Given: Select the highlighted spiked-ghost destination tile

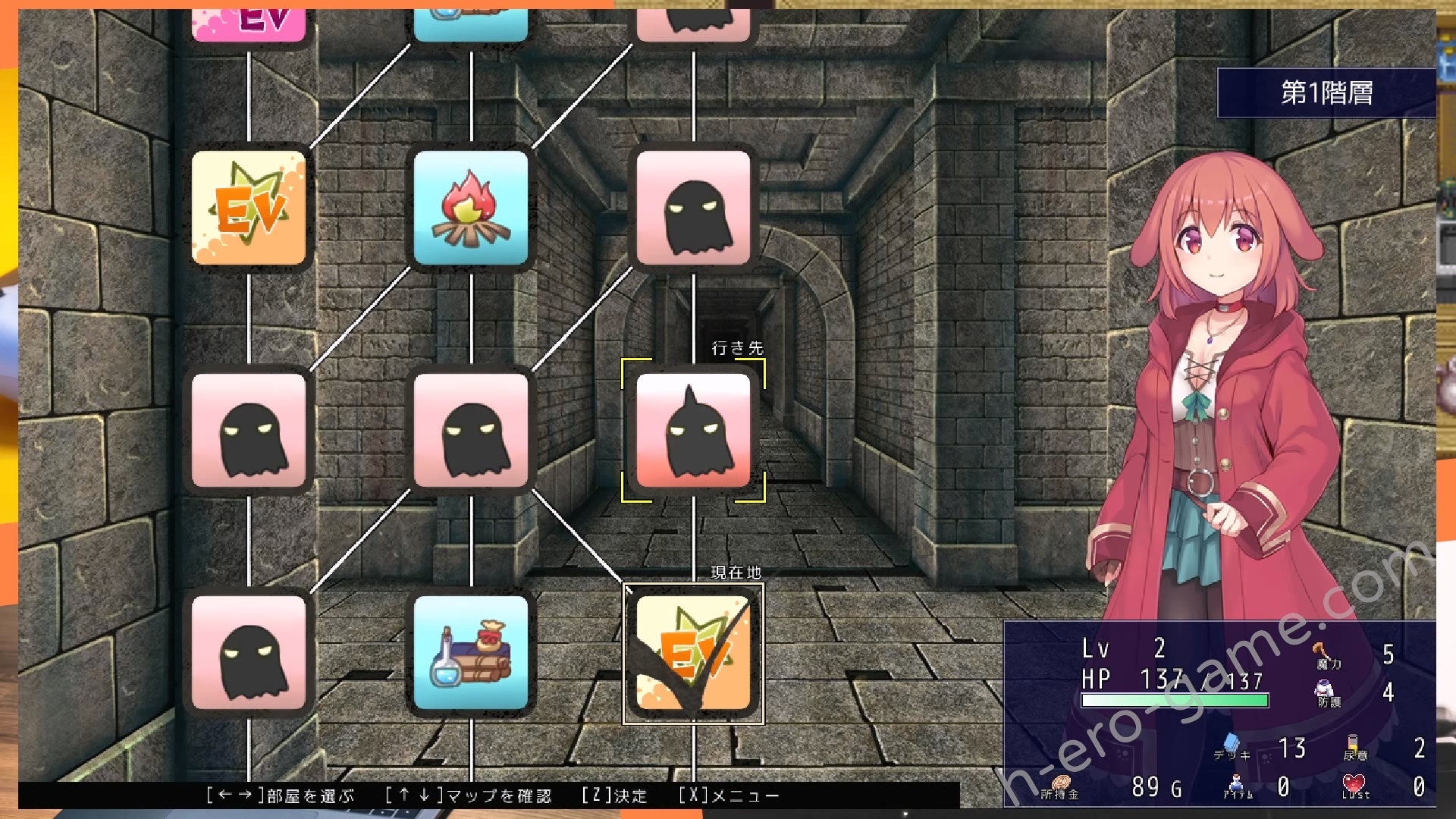Looking at the screenshot, I should tap(693, 430).
